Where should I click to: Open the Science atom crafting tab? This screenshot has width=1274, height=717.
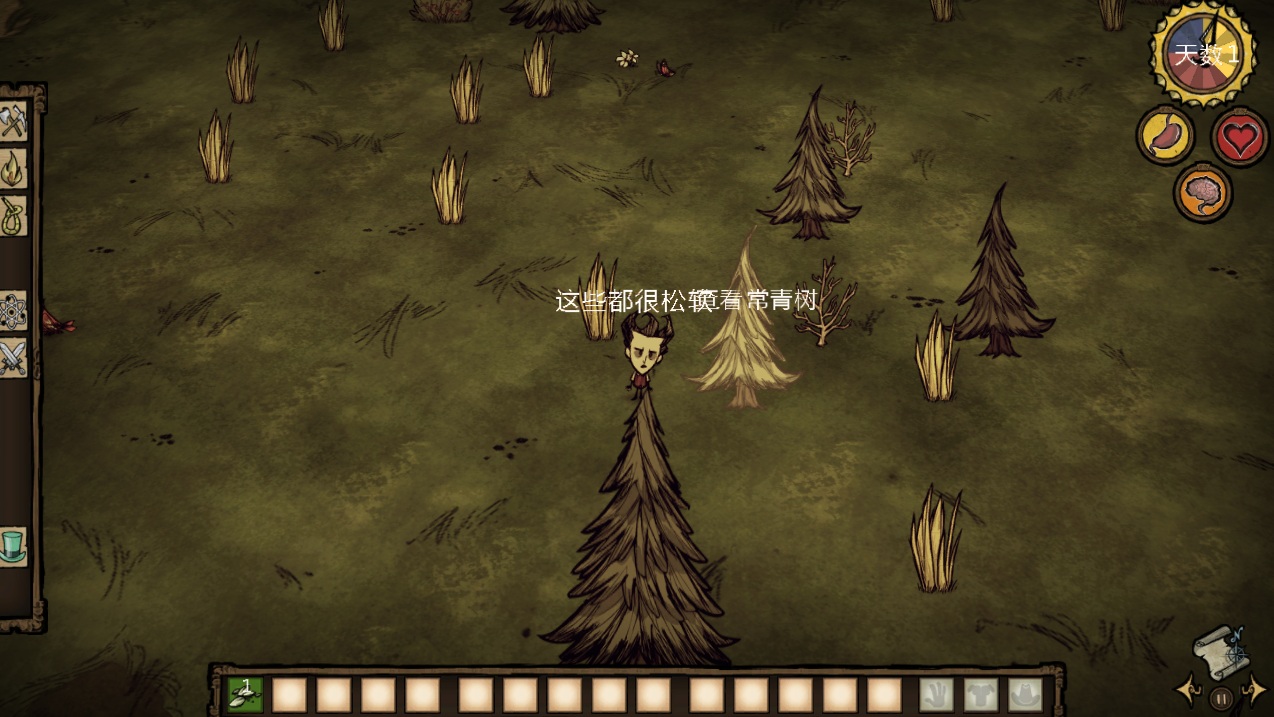click(13, 311)
